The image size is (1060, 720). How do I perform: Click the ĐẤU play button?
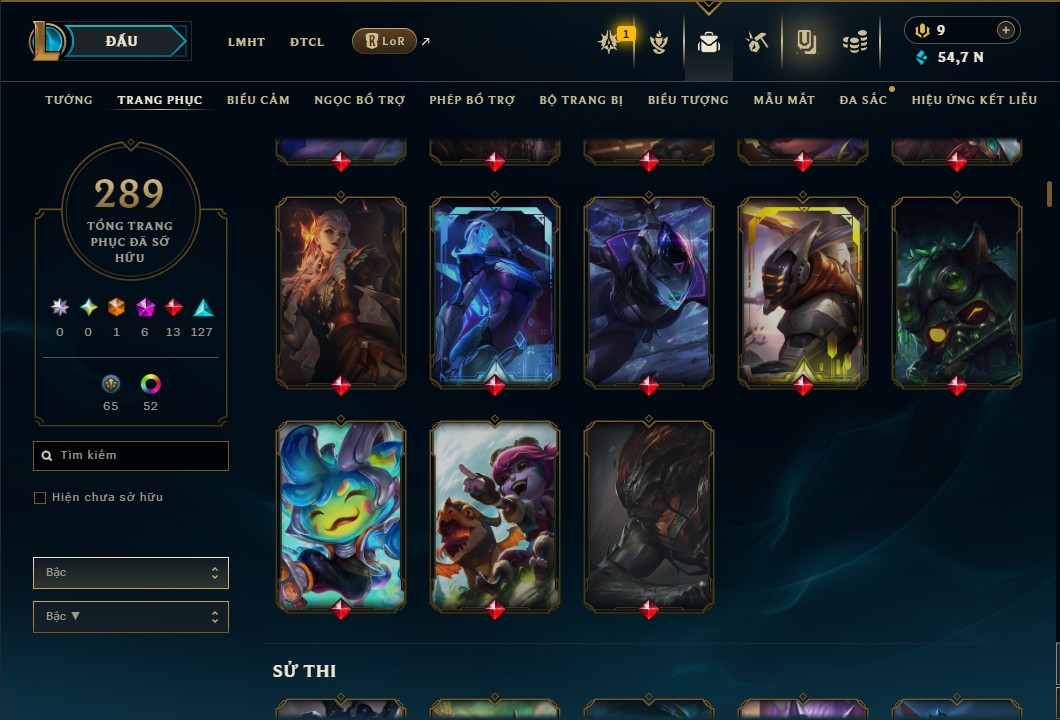[121, 41]
